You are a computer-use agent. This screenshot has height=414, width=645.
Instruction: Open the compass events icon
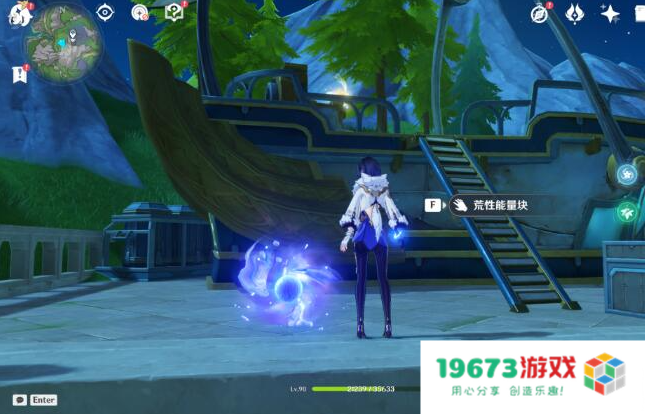541,13
